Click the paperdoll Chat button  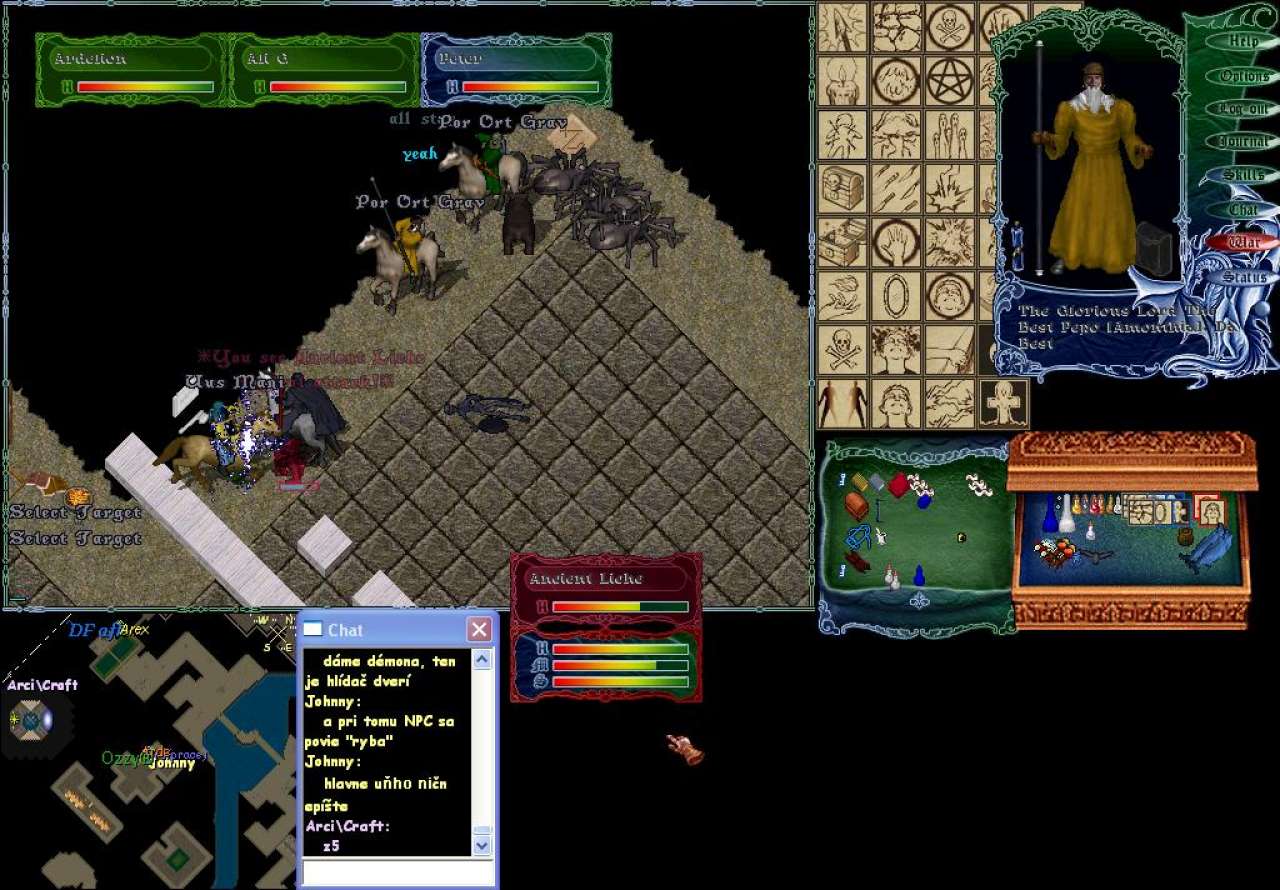pyautogui.click(x=1243, y=210)
